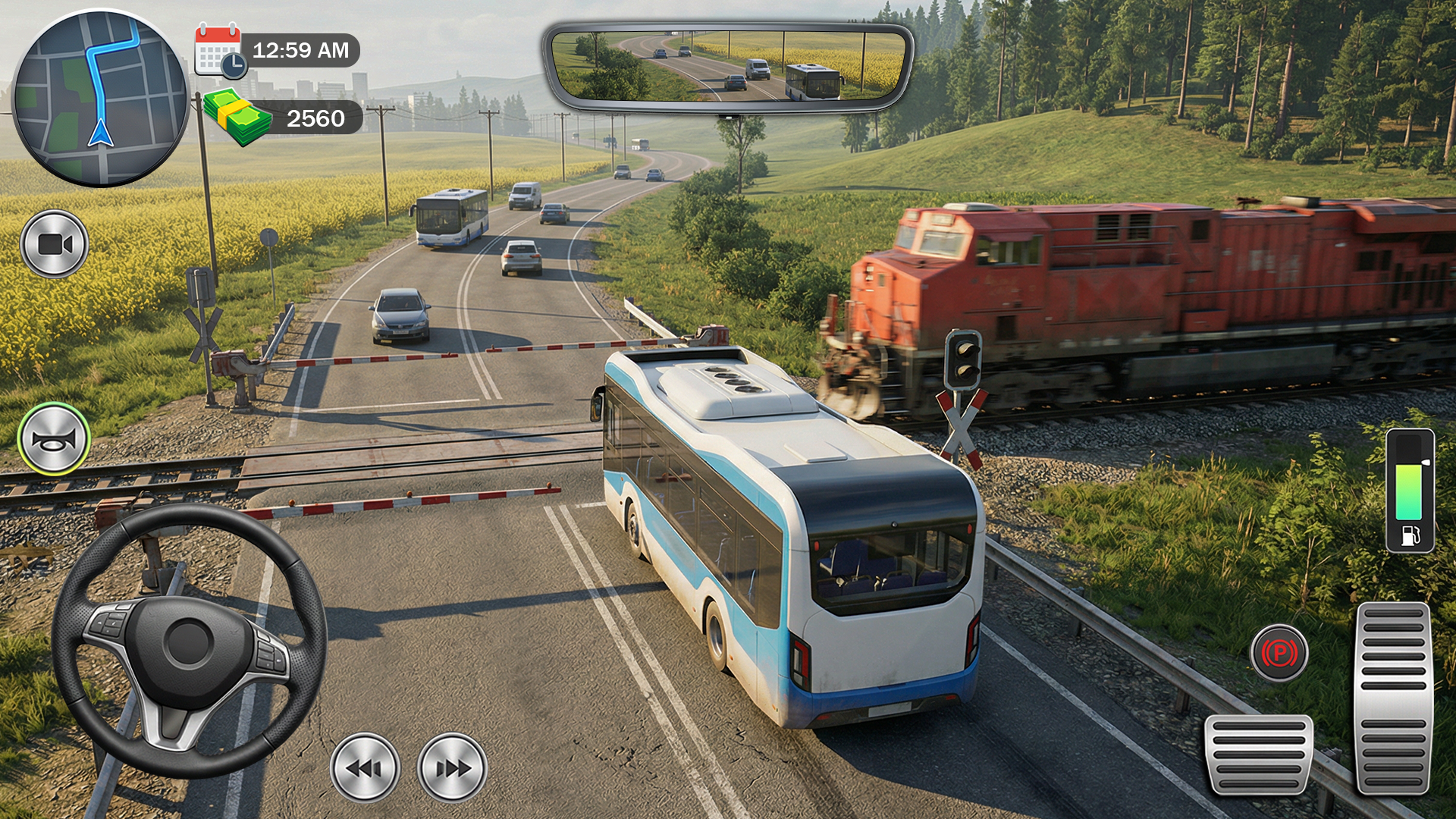Check the rear-view mirror display
Image resolution: width=1456 pixels, height=819 pixels.
[728, 67]
